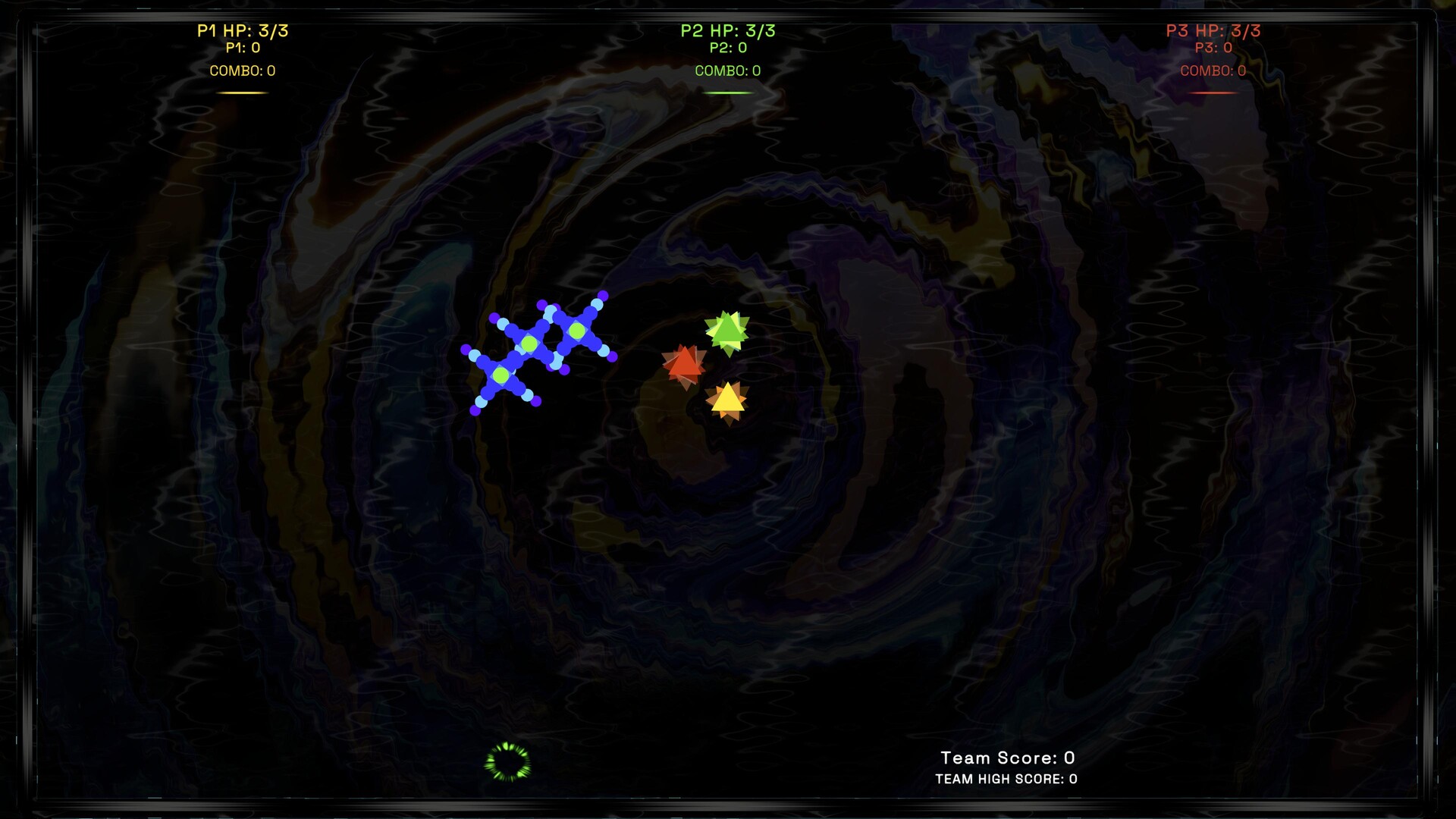The height and width of the screenshot is (819, 1456).
Task: Click the P2 HP: 3/3 indicator
Action: click(726, 30)
